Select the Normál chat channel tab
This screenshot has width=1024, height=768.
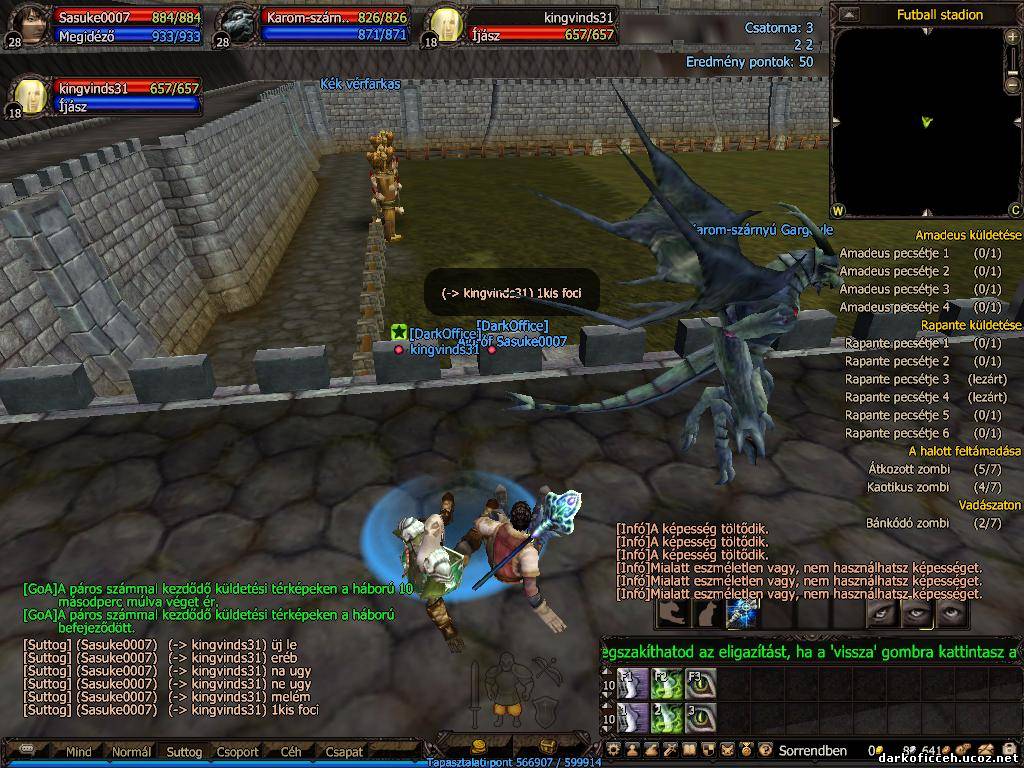point(131,752)
